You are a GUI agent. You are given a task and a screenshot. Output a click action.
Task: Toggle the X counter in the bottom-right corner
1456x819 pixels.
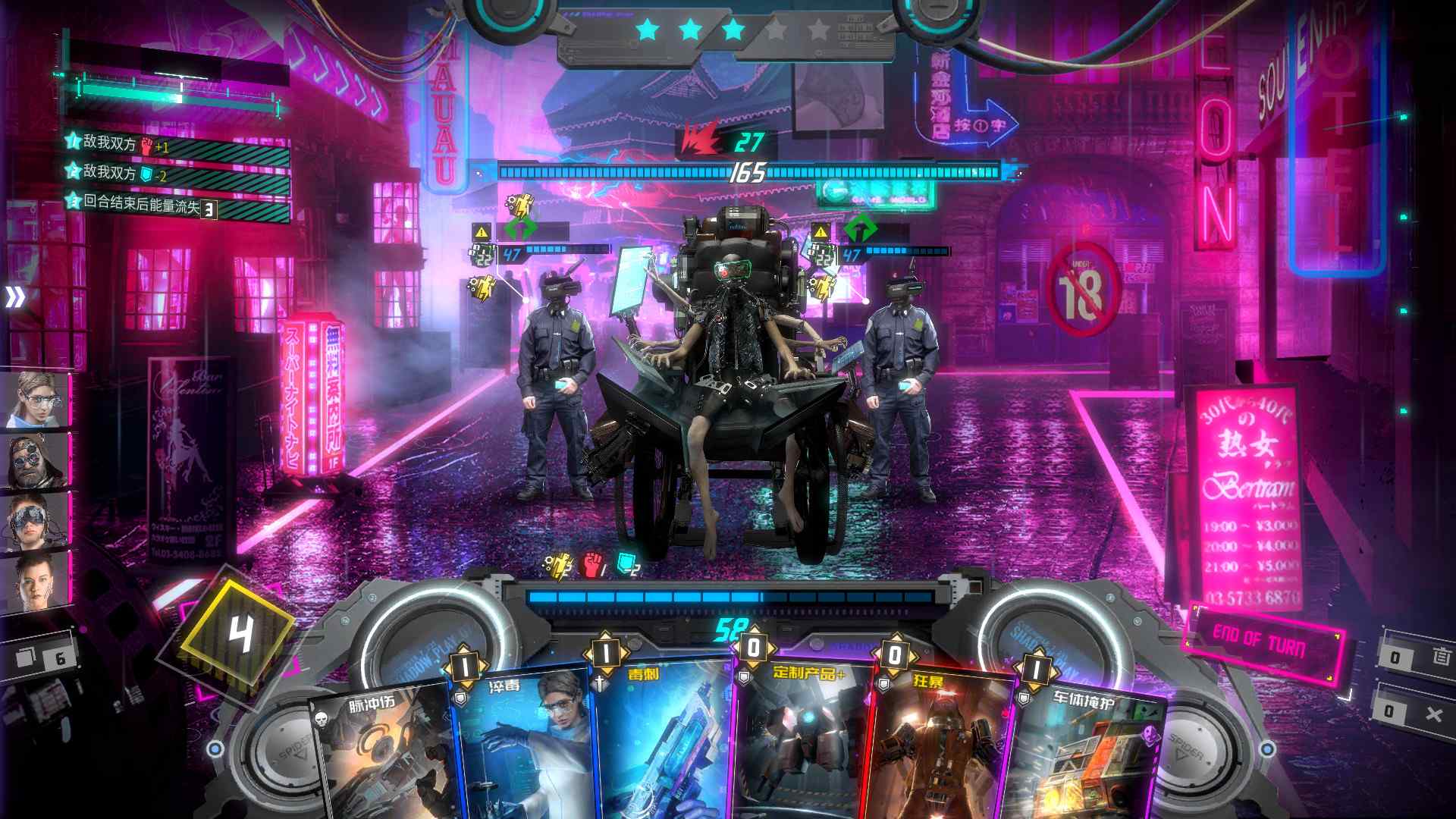tap(1436, 713)
